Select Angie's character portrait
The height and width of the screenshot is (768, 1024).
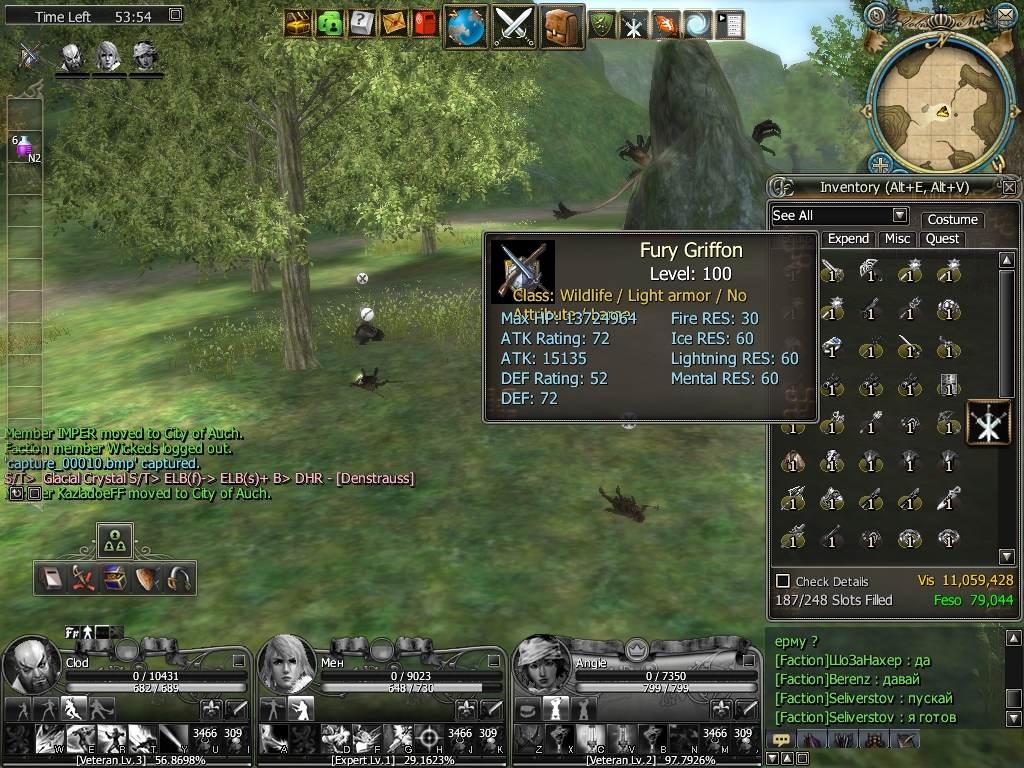pos(541,664)
